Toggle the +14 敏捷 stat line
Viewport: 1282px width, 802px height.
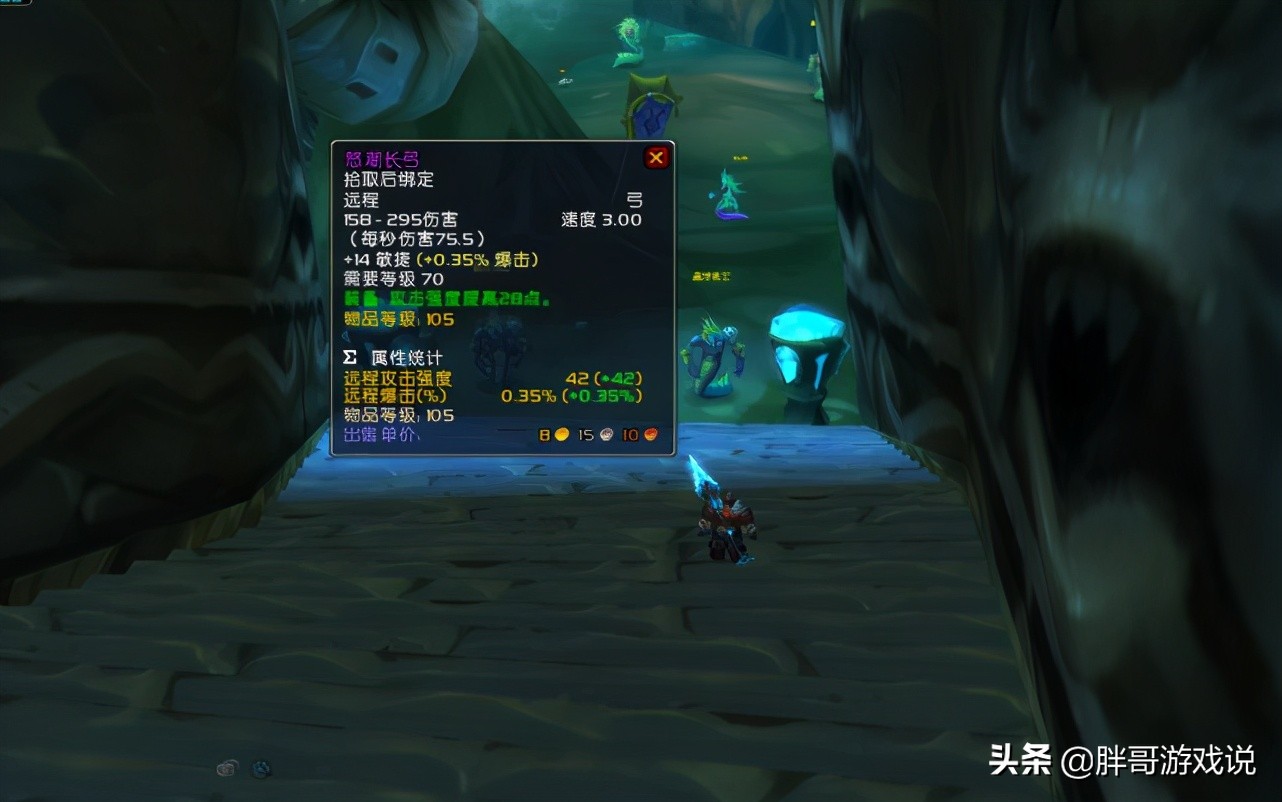440,258
